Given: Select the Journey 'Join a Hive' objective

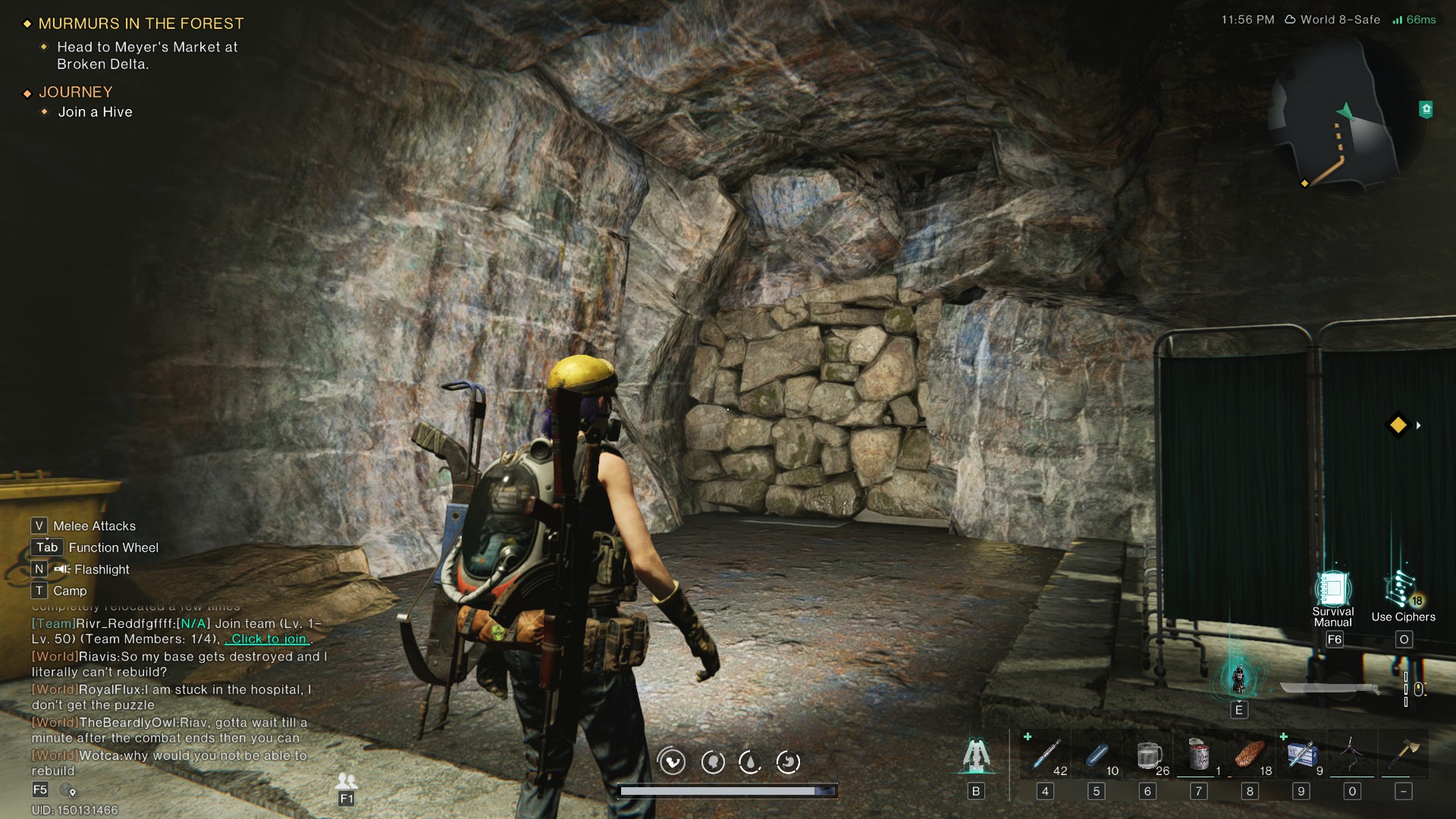Looking at the screenshot, I should coord(95,112).
